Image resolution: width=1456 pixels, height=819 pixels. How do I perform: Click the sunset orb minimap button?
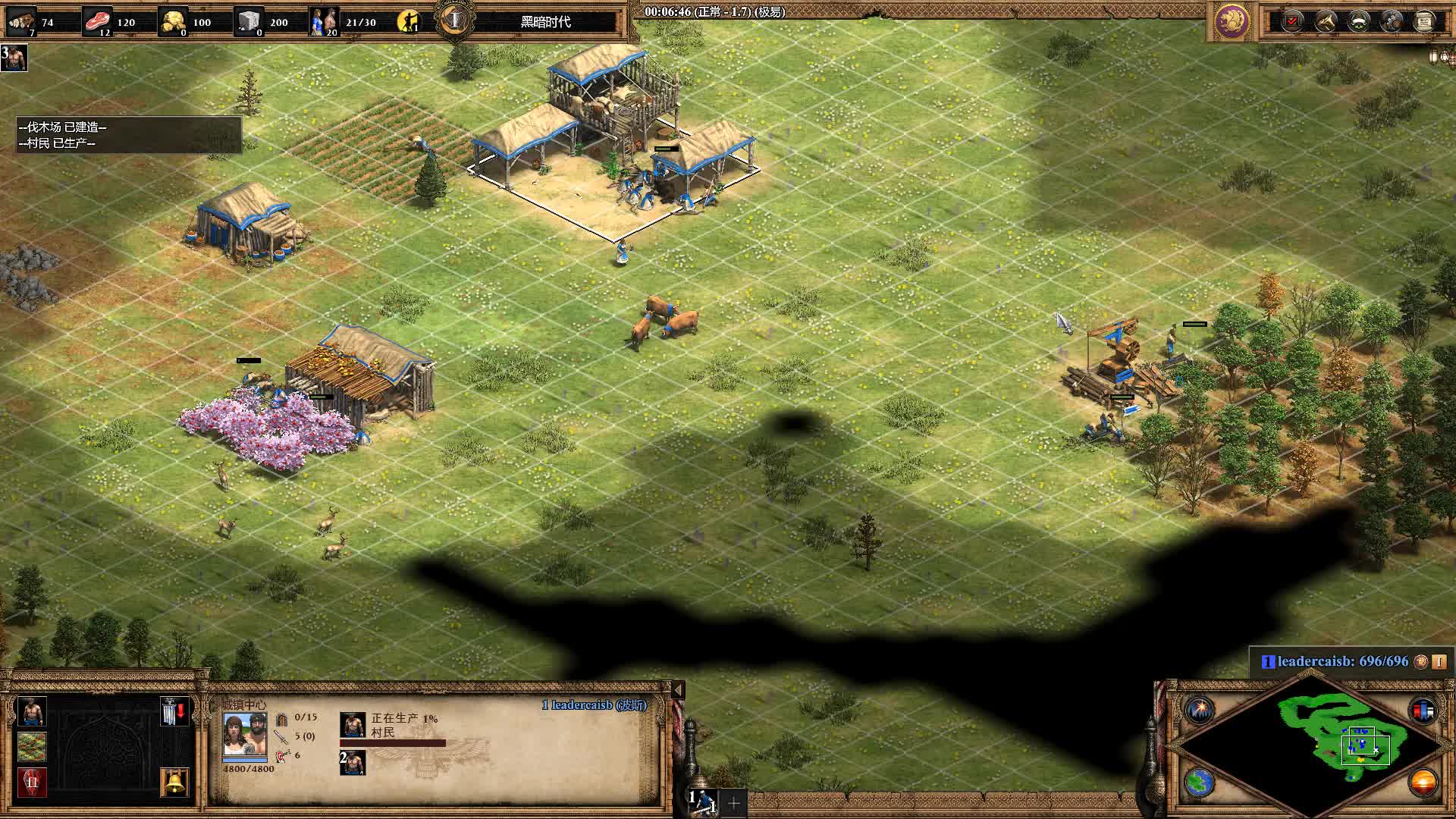(x=1423, y=782)
